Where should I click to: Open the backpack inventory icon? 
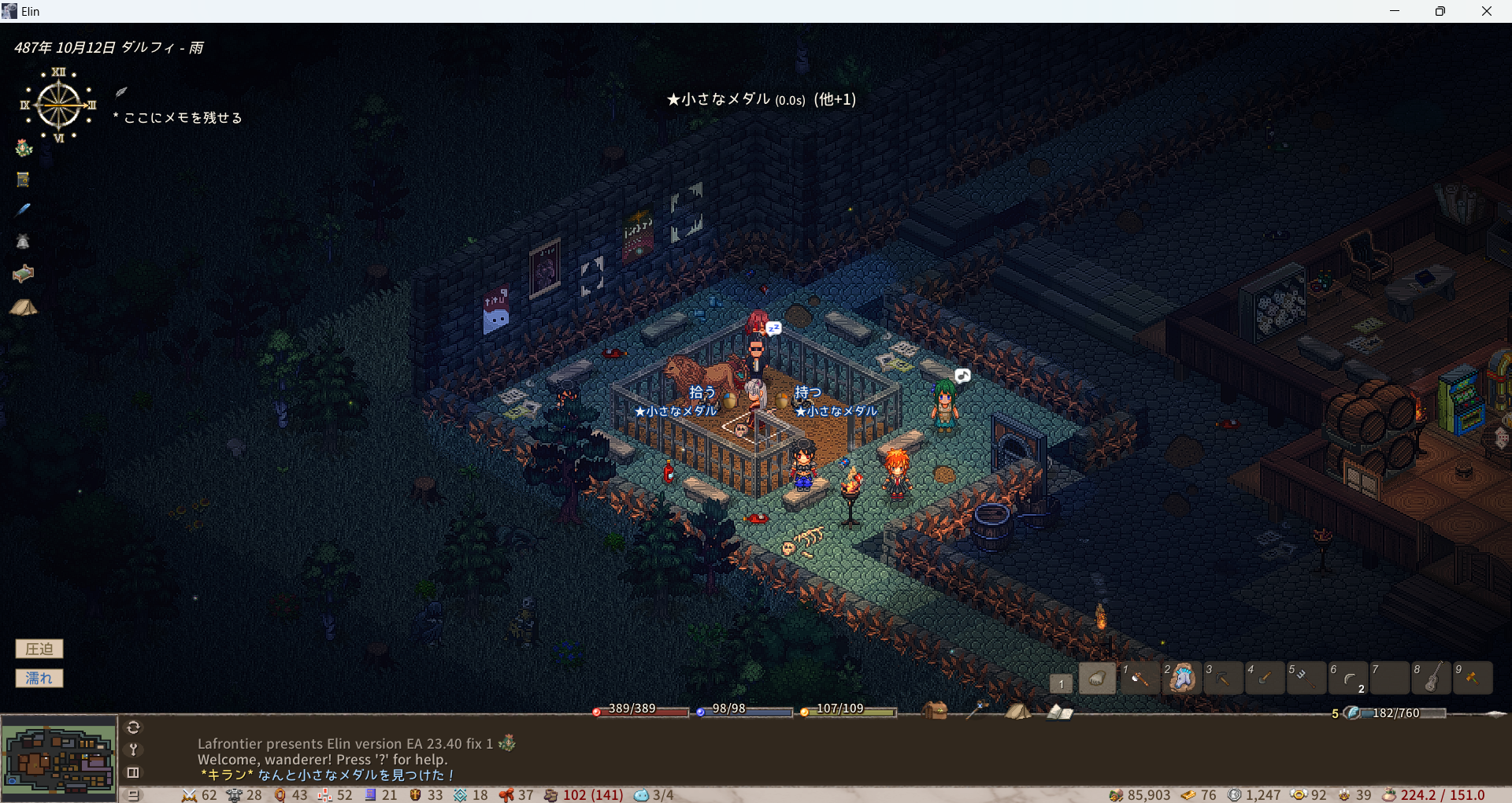pos(935,711)
